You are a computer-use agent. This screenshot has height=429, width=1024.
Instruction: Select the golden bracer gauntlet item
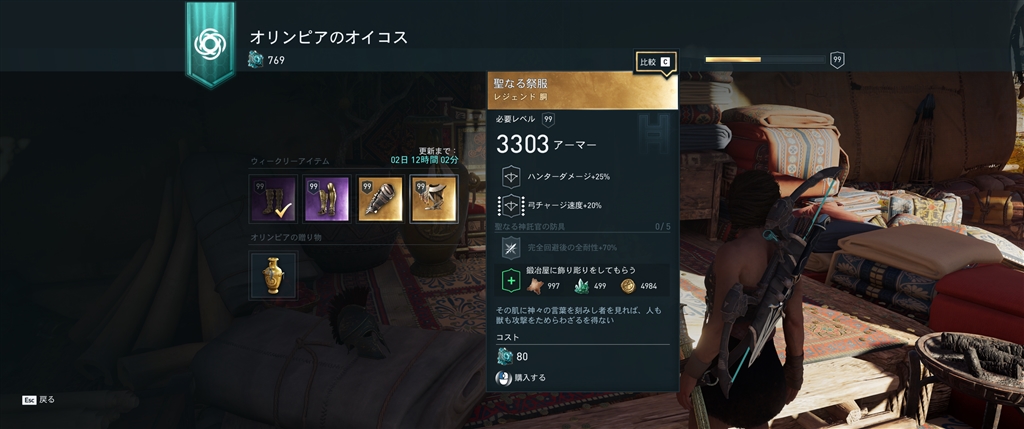[381, 199]
